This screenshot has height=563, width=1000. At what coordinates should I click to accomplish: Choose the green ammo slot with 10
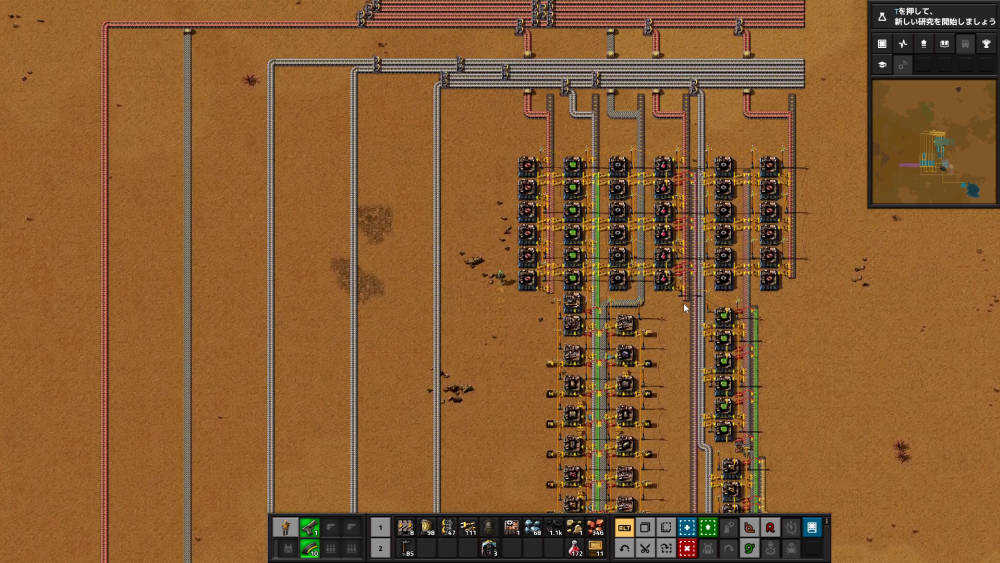click(310, 548)
